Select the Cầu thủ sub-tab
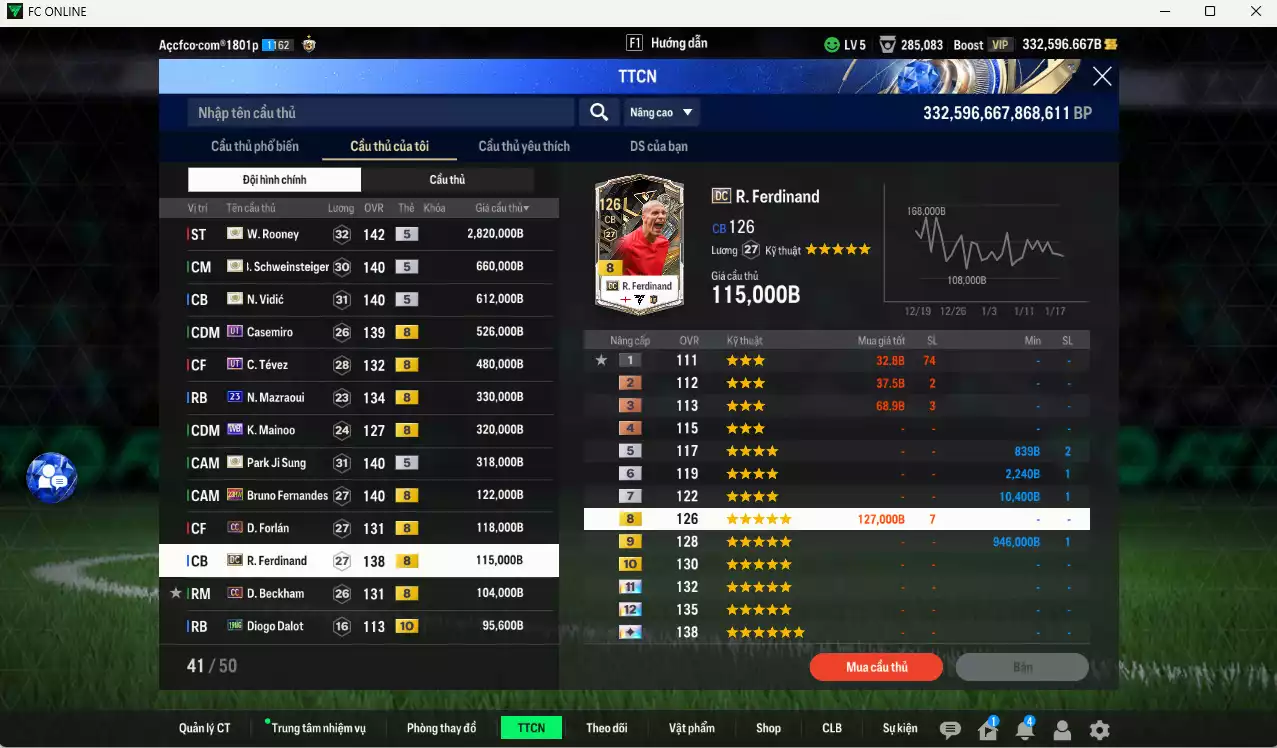Screen dimensions: 1277x748 447,180
